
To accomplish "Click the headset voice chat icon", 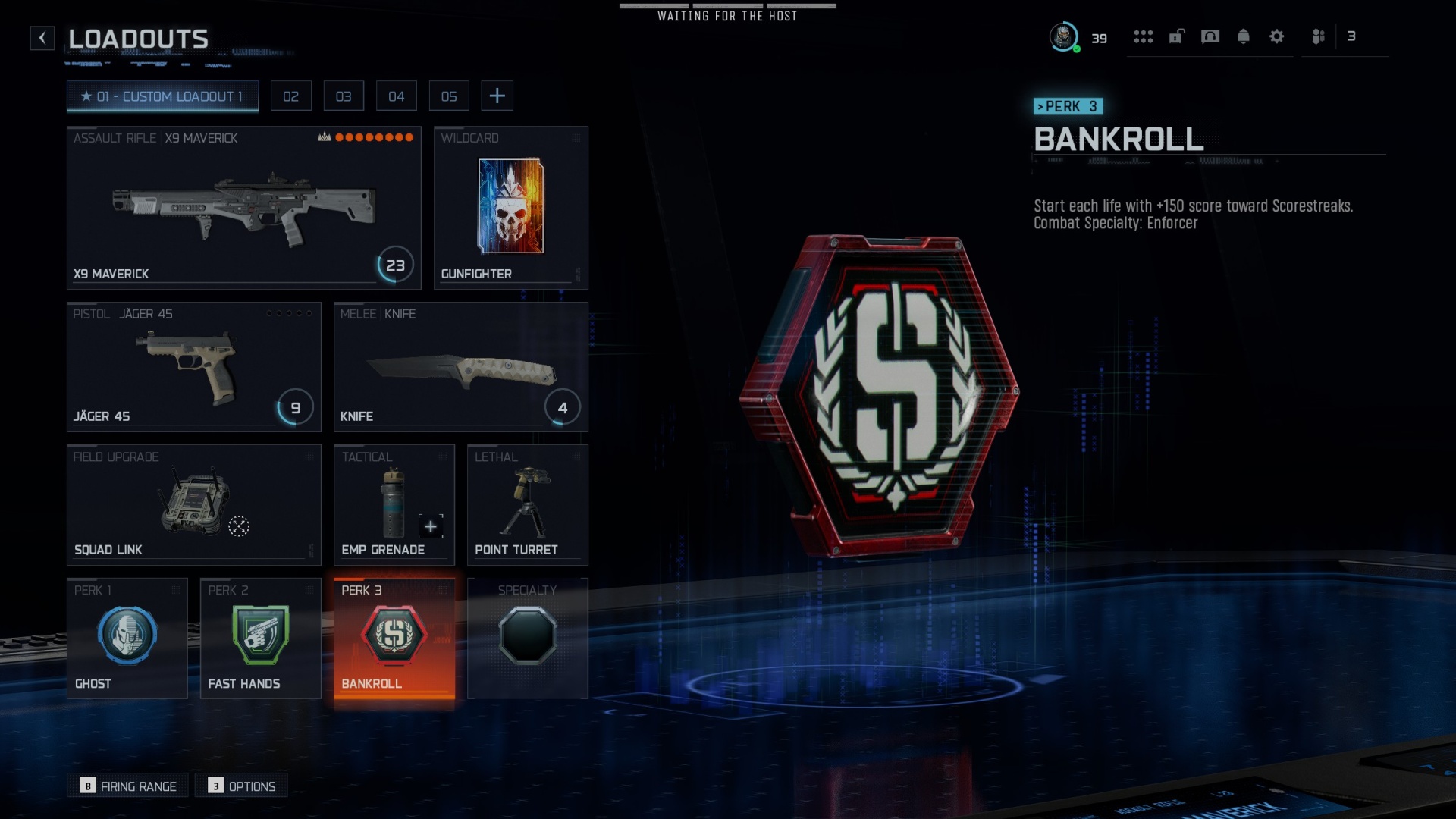I will coord(1210,36).
